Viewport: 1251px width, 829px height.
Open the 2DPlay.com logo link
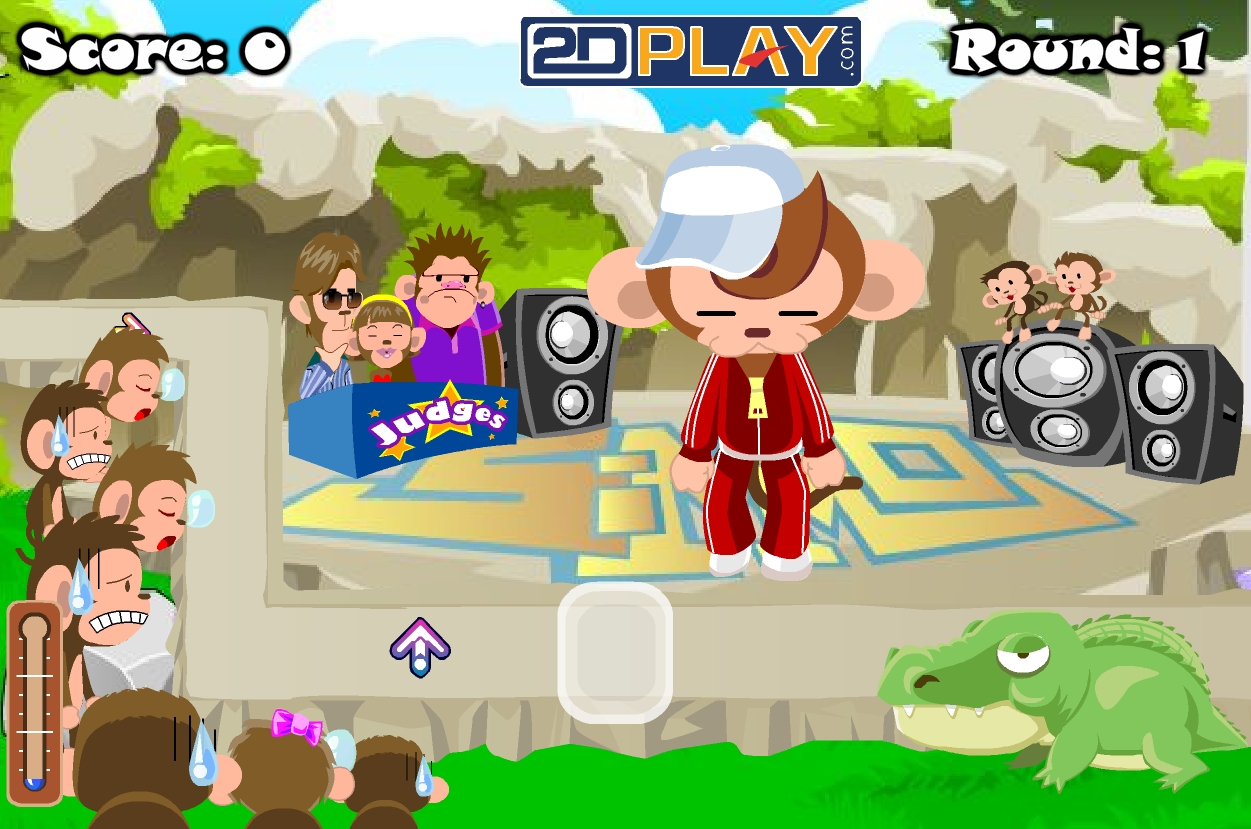690,51
